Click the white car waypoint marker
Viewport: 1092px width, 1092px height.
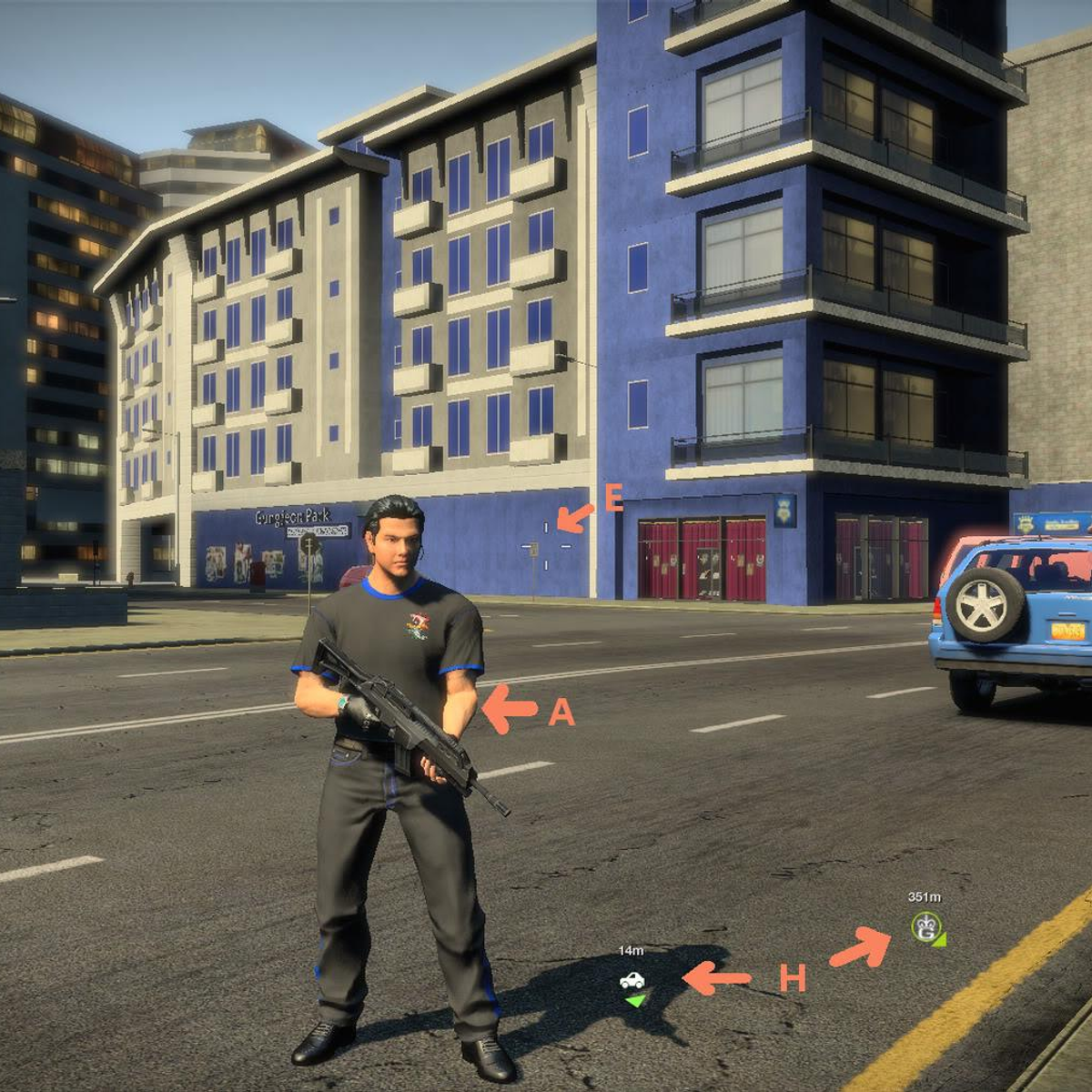point(632,980)
